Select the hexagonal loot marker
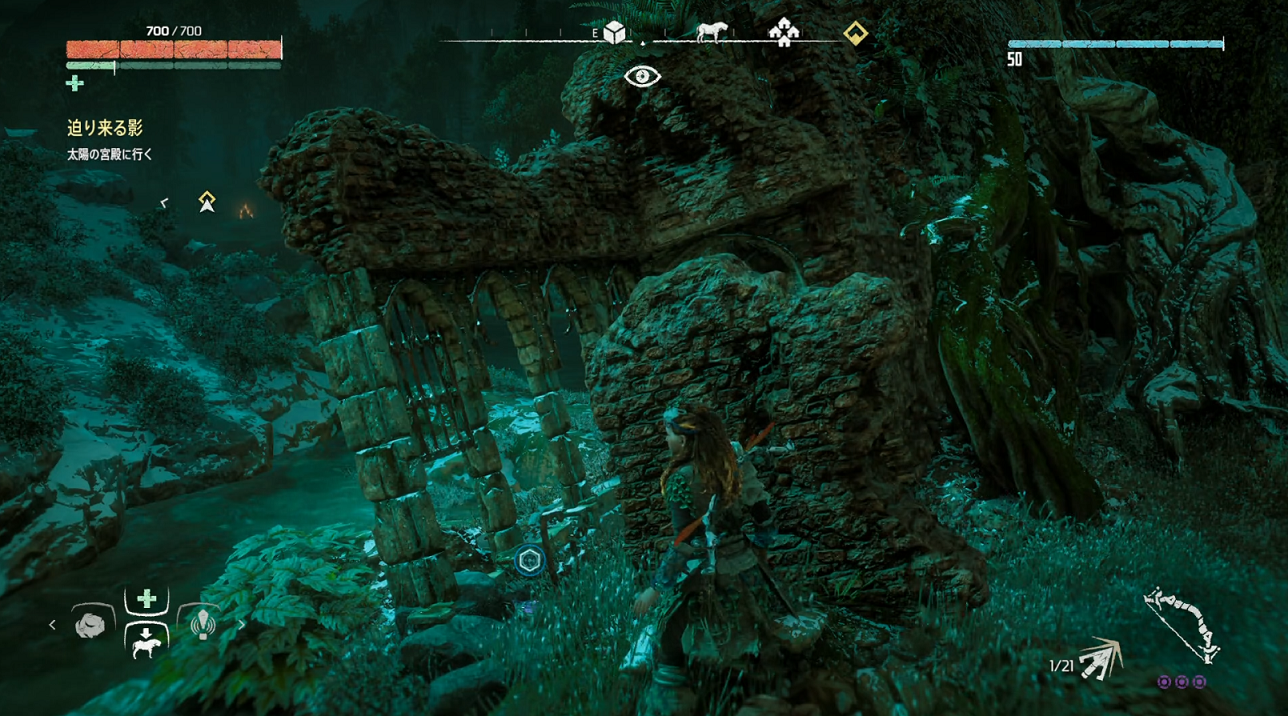 click(x=530, y=560)
